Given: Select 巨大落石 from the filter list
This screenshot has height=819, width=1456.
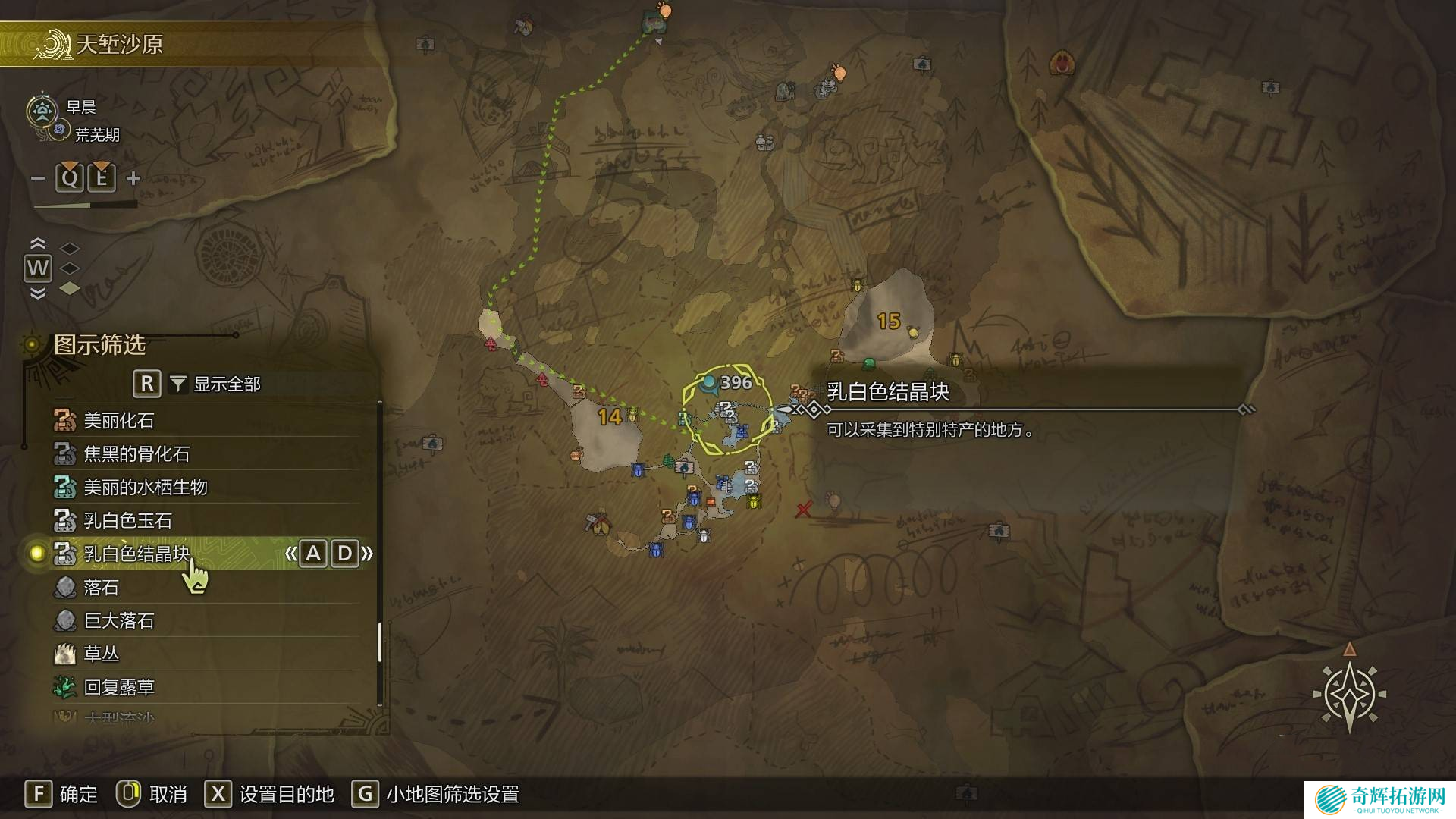Looking at the screenshot, I should point(119,620).
